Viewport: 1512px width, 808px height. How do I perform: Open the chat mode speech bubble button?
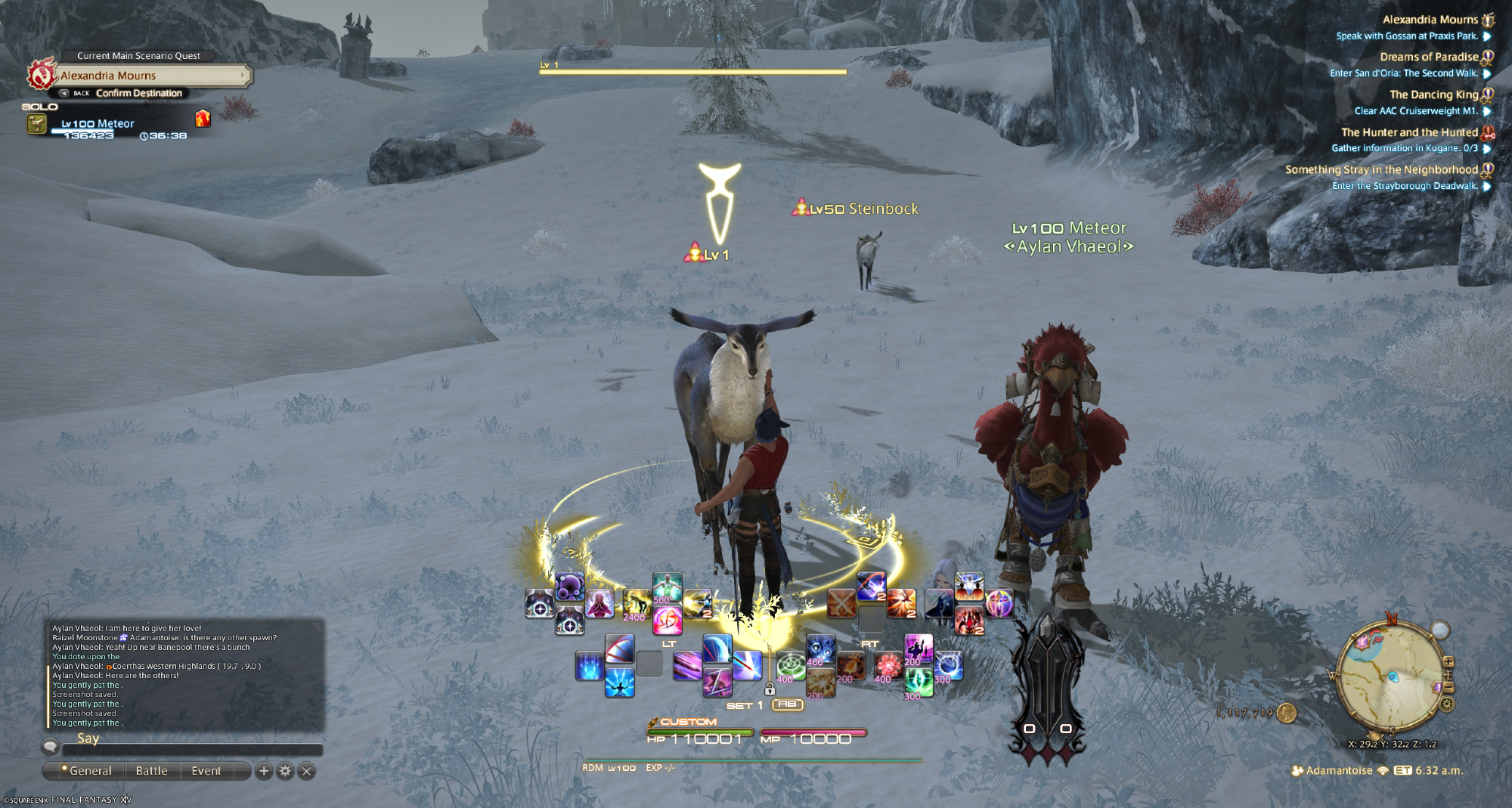[50, 746]
